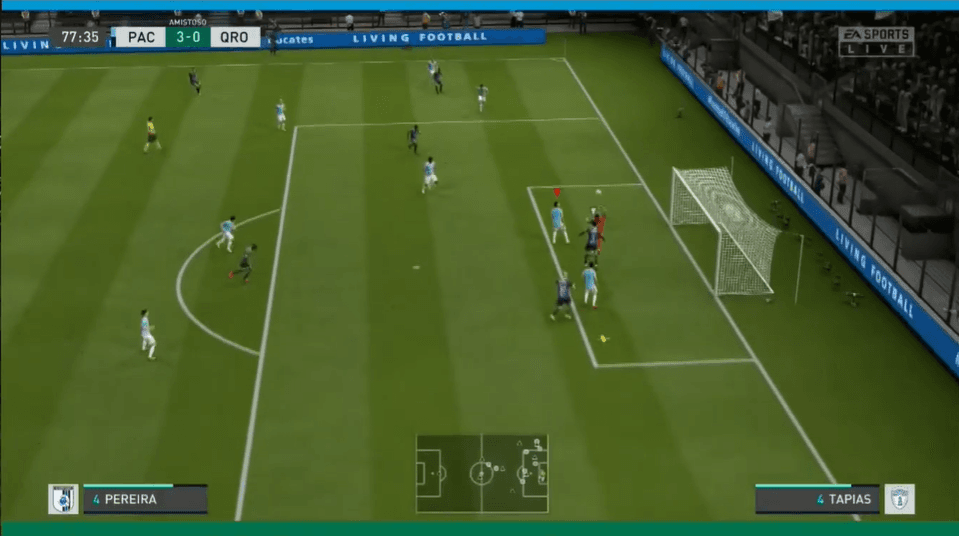Click the club crest beside Tapias
The image size is (959, 536).
coord(899,499)
